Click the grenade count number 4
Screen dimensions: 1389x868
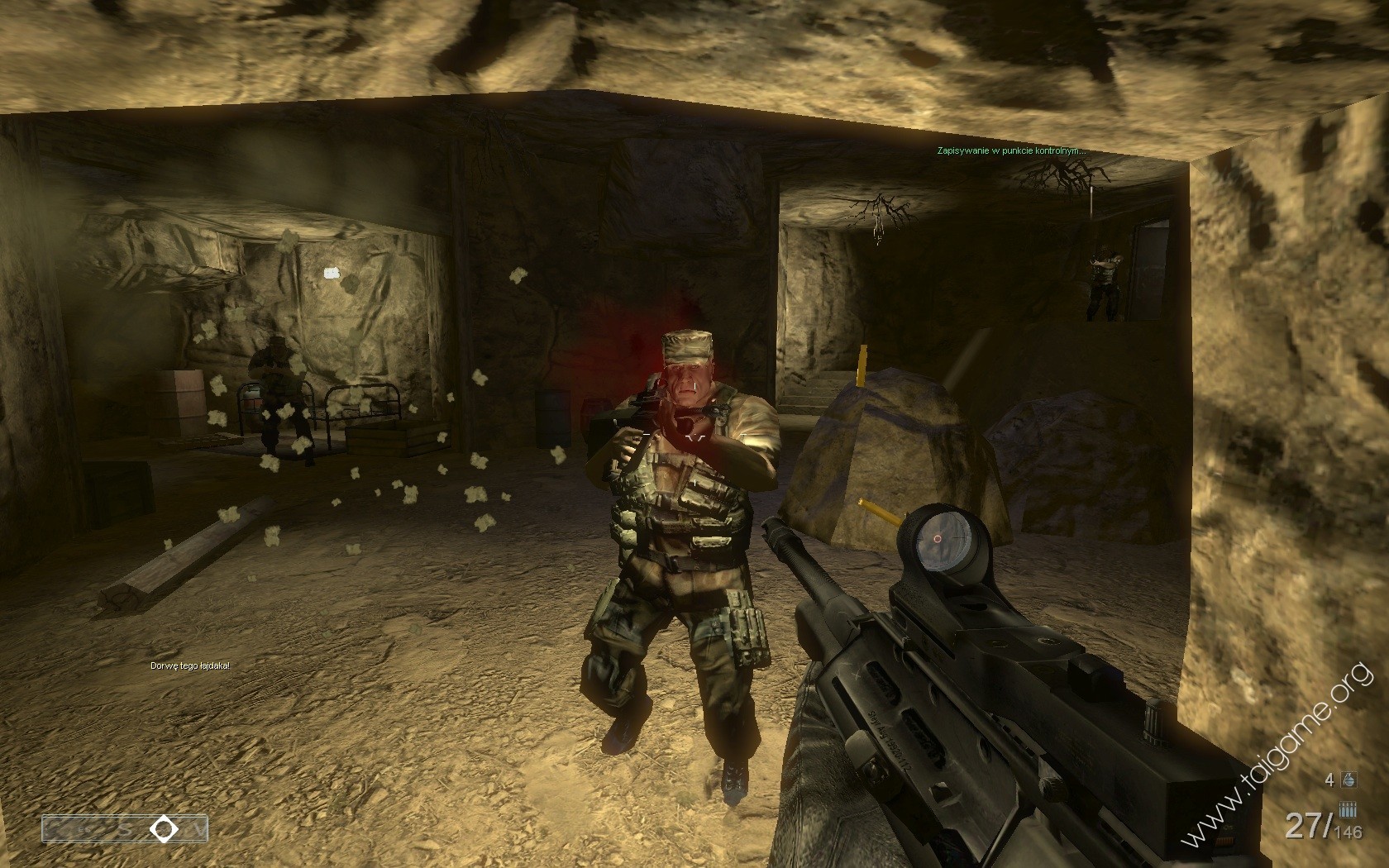(x=1329, y=780)
